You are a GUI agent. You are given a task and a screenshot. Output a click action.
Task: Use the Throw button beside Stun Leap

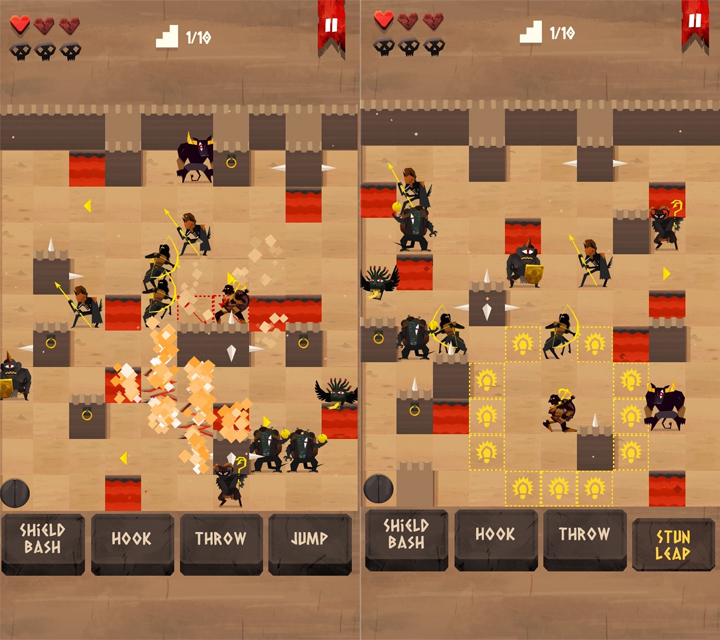pos(584,538)
